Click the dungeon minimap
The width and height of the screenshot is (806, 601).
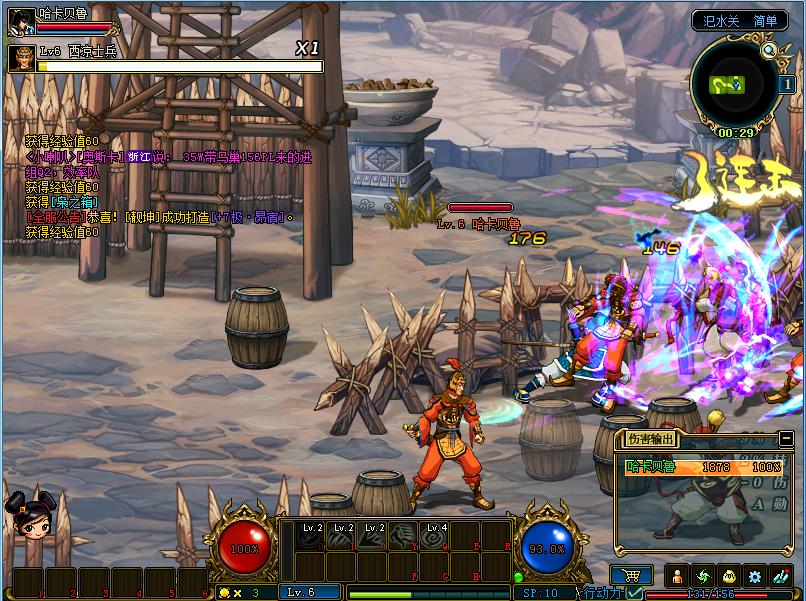pyautogui.click(x=733, y=85)
